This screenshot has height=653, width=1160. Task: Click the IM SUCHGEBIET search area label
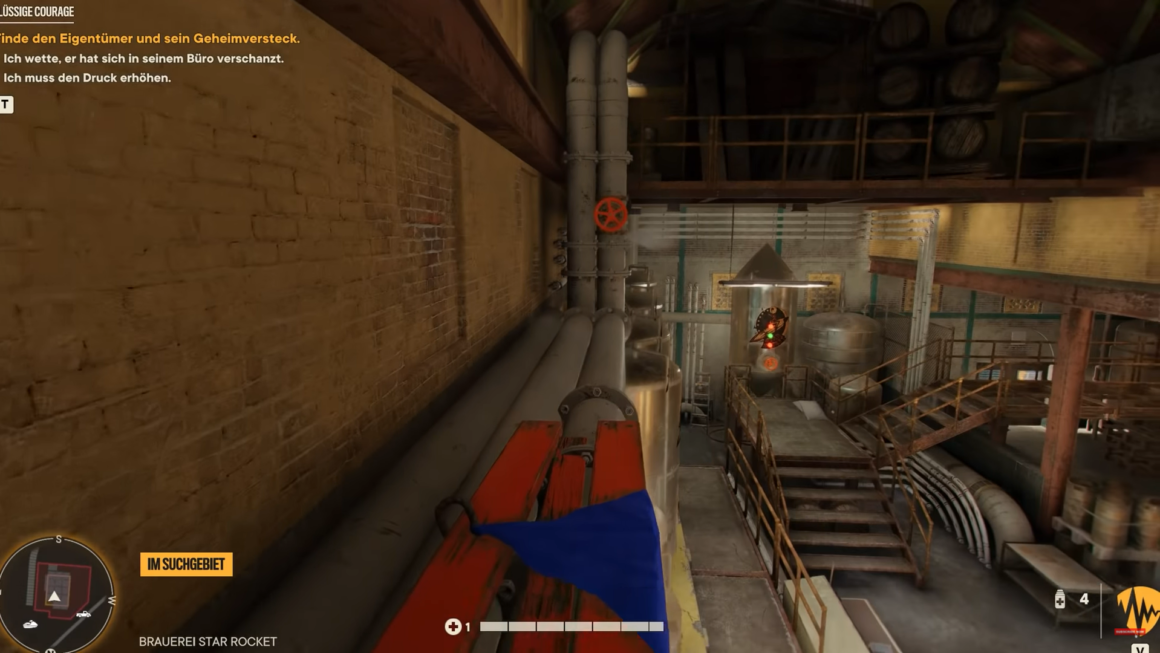[x=186, y=565]
